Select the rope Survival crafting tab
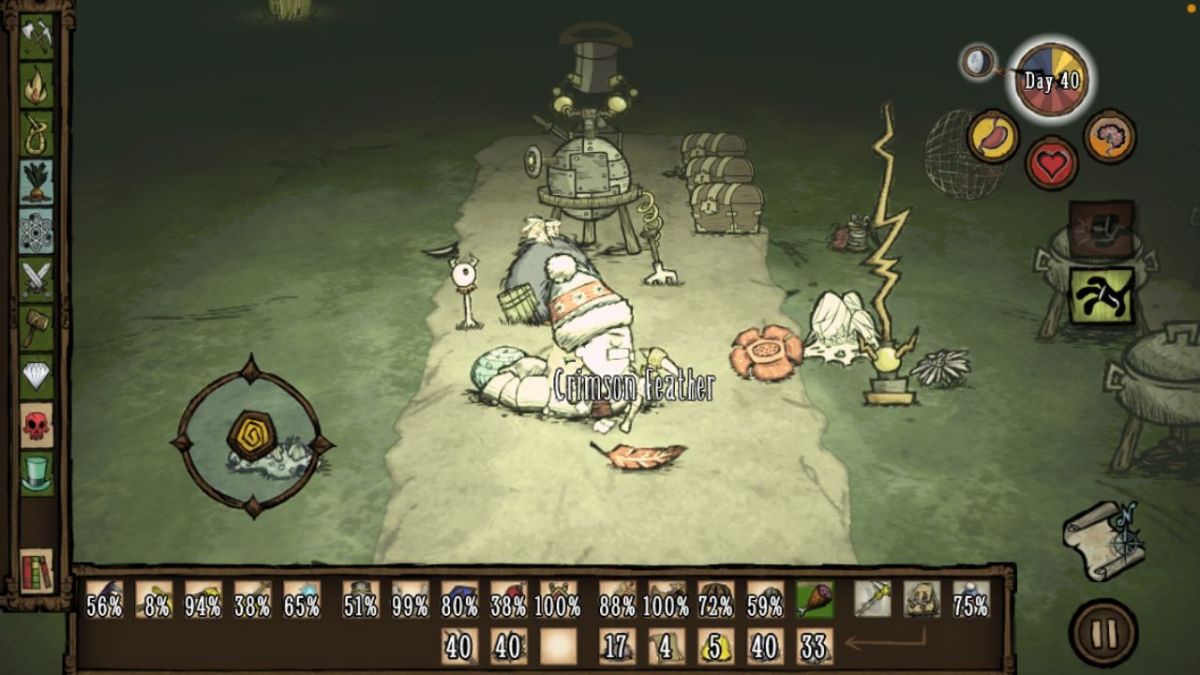Screen dimensions: 1200x675 pyautogui.click(x=37, y=133)
